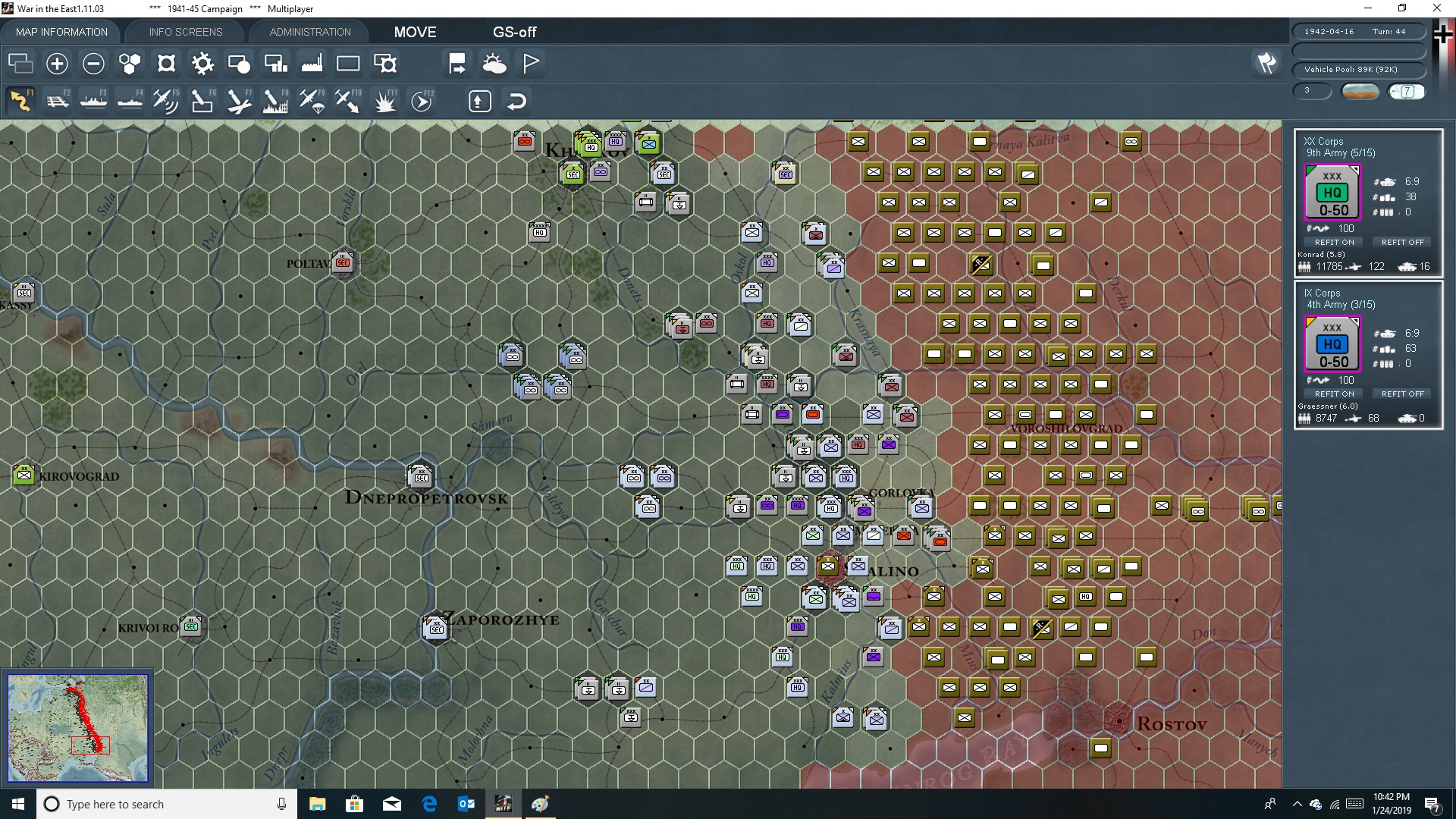Click the end turn icon (F12)

pyautogui.click(x=422, y=101)
